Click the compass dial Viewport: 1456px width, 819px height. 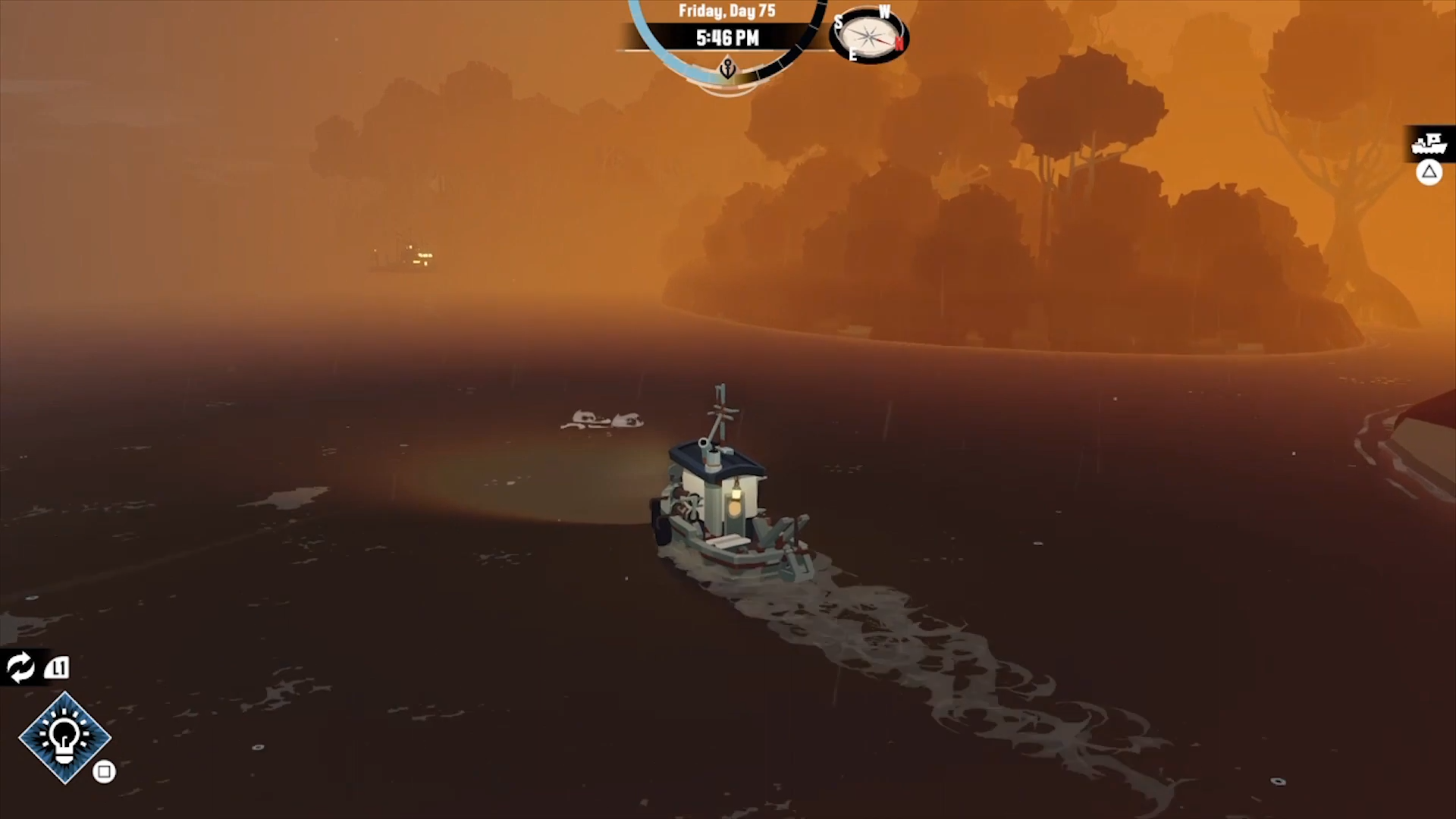[869, 36]
